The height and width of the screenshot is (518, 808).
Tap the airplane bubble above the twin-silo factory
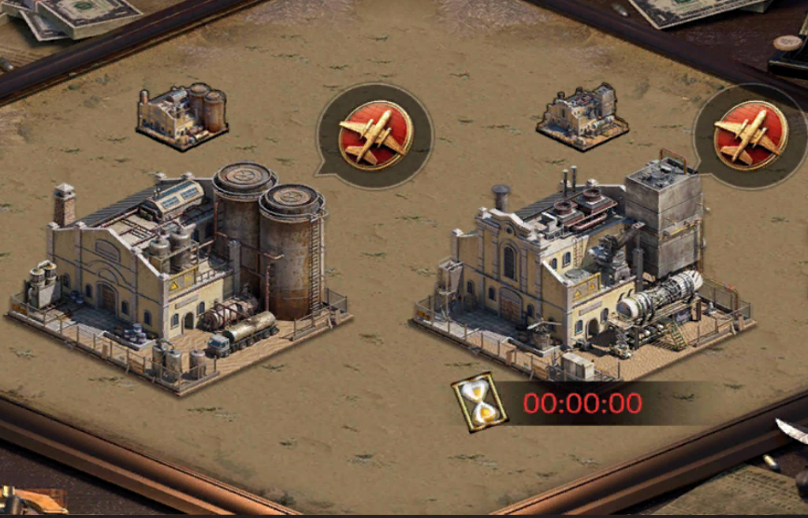[x=374, y=134]
